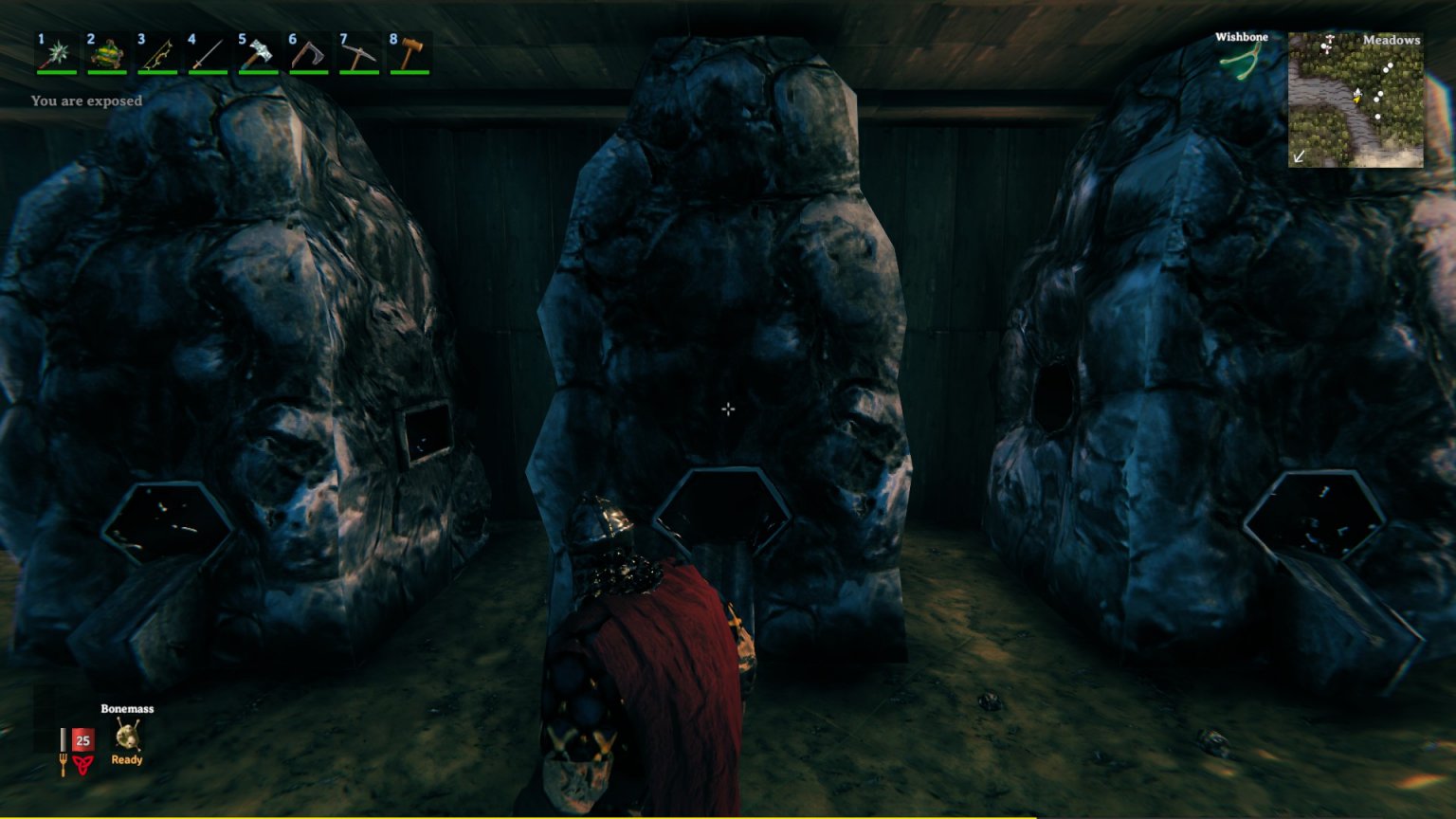Click the wind direction arrow on the minimap

(1299, 155)
